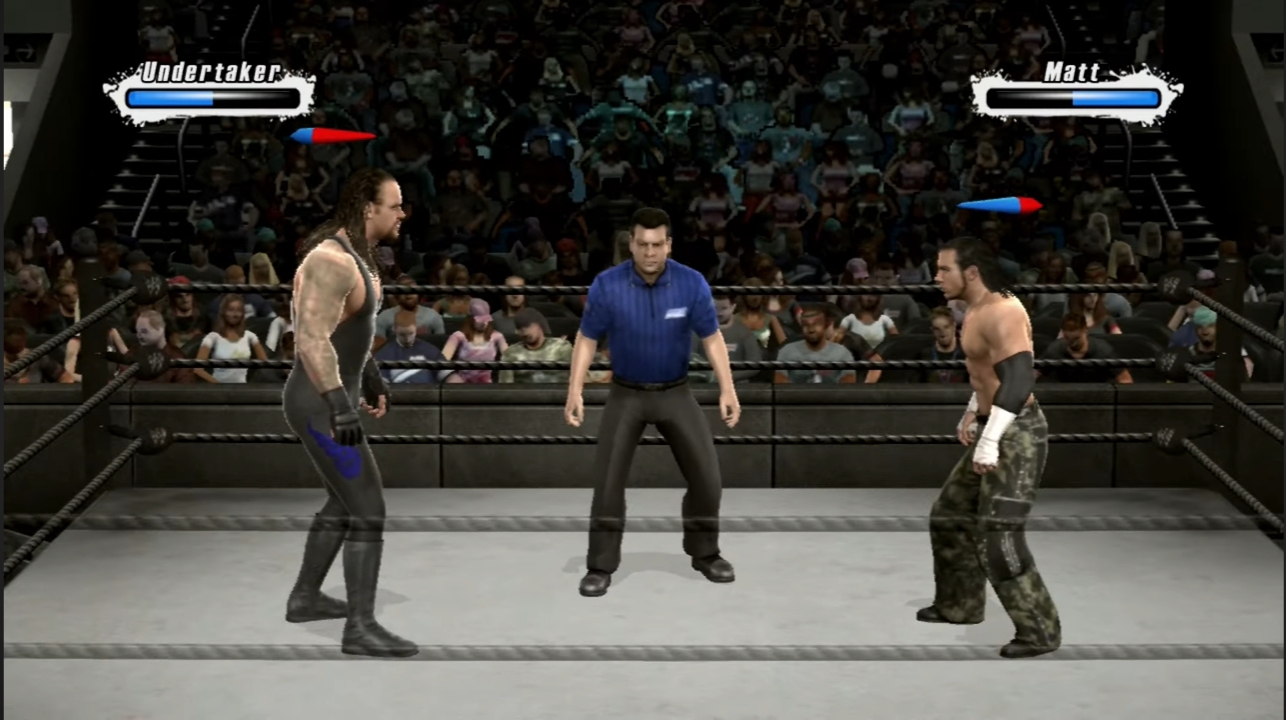Click the Undertaker name label

pos(209,72)
